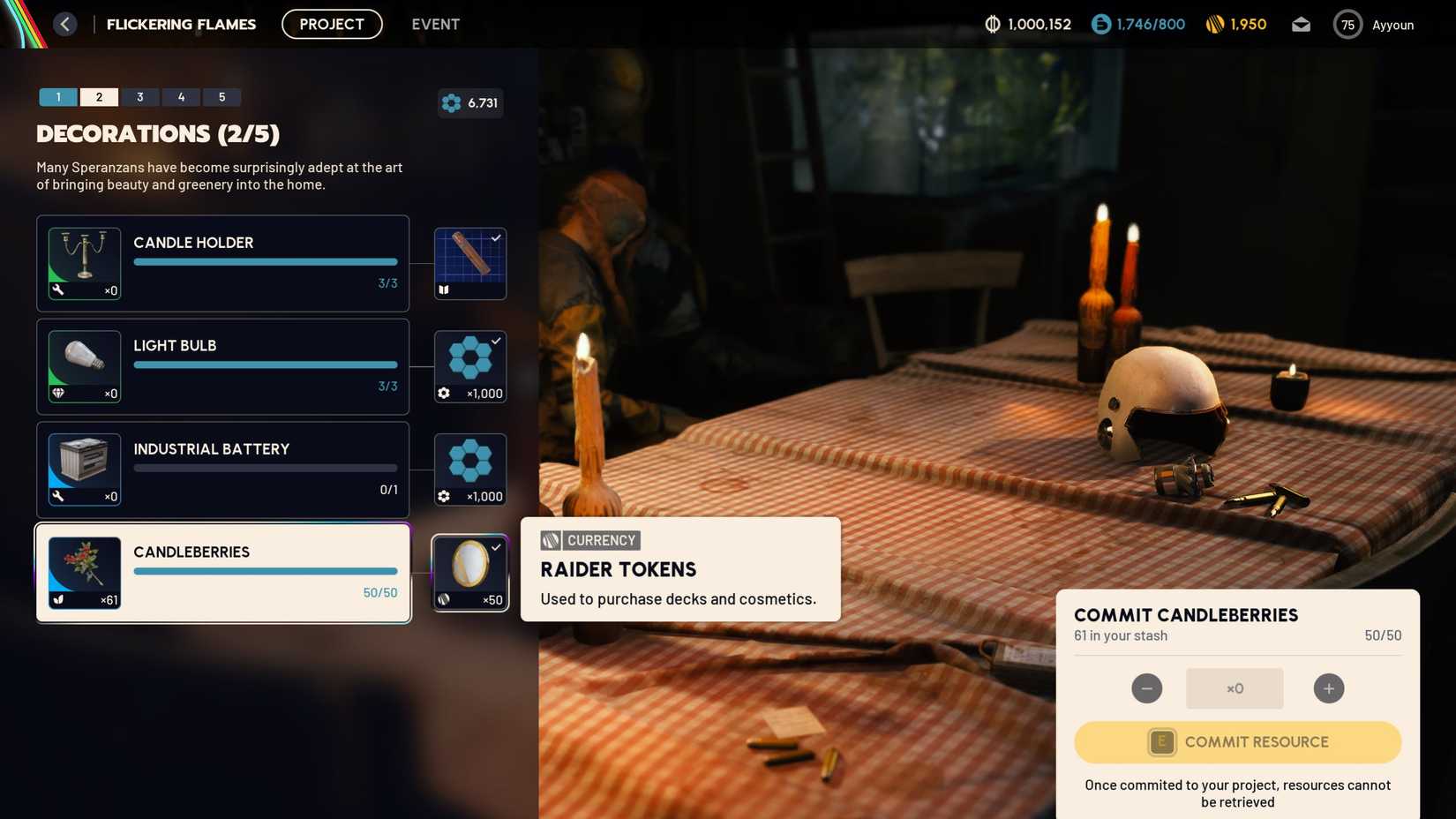Image resolution: width=1456 pixels, height=819 pixels.
Task: Select decorations page 3
Action: coord(139,96)
